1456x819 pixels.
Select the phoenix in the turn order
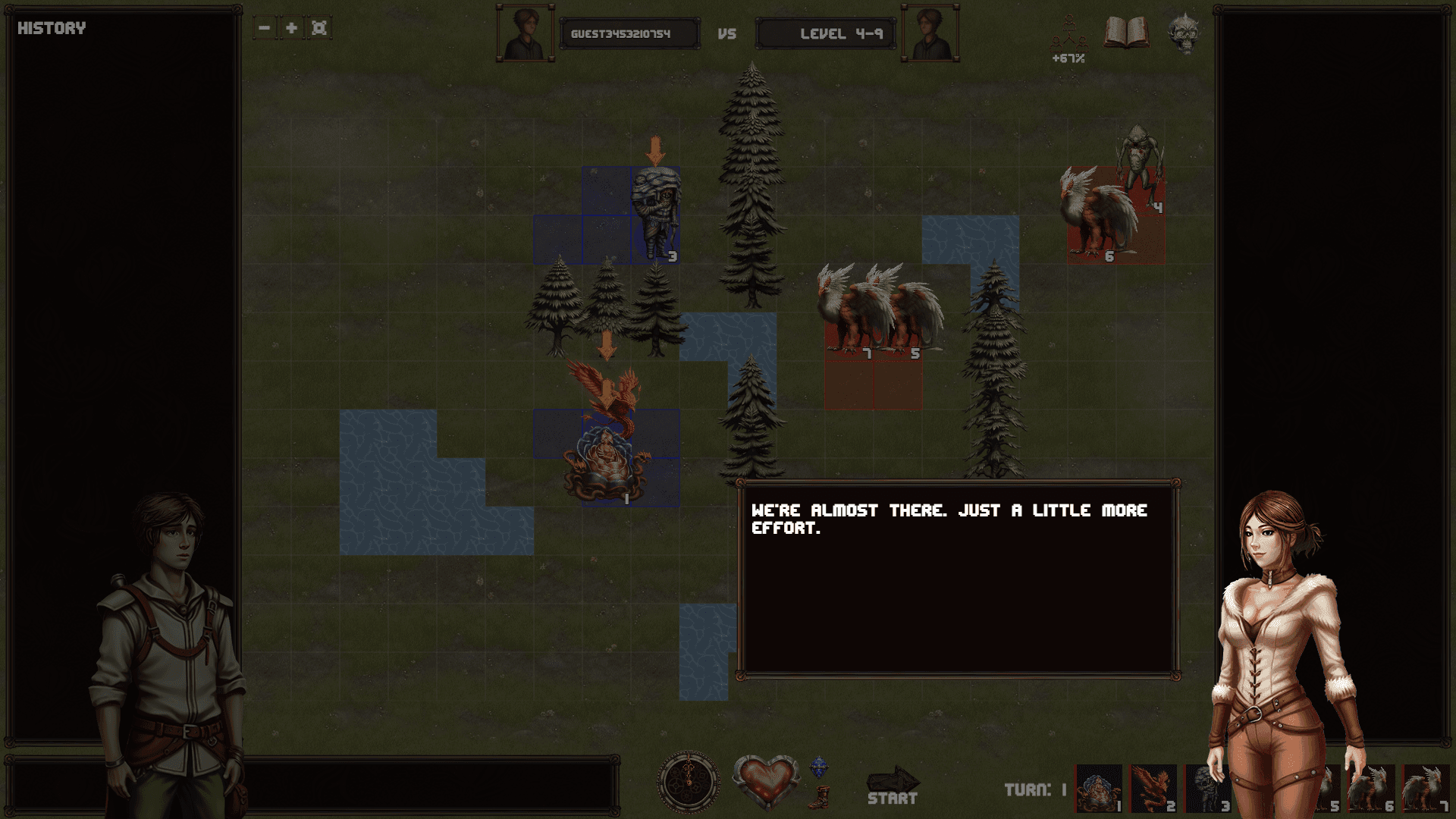tap(1153, 789)
